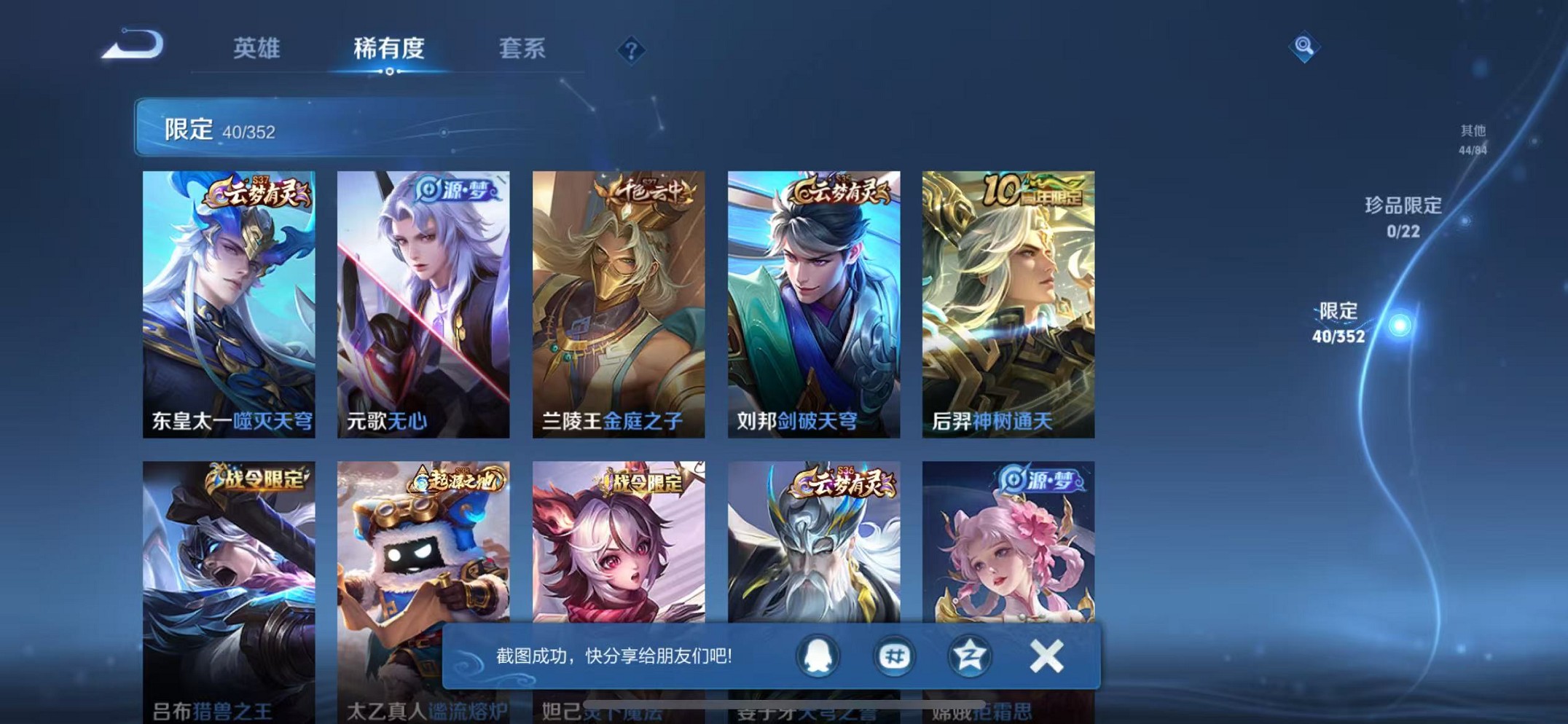Select the 稀有度 tab
The width and height of the screenshot is (1568, 724).
pos(390,48)
